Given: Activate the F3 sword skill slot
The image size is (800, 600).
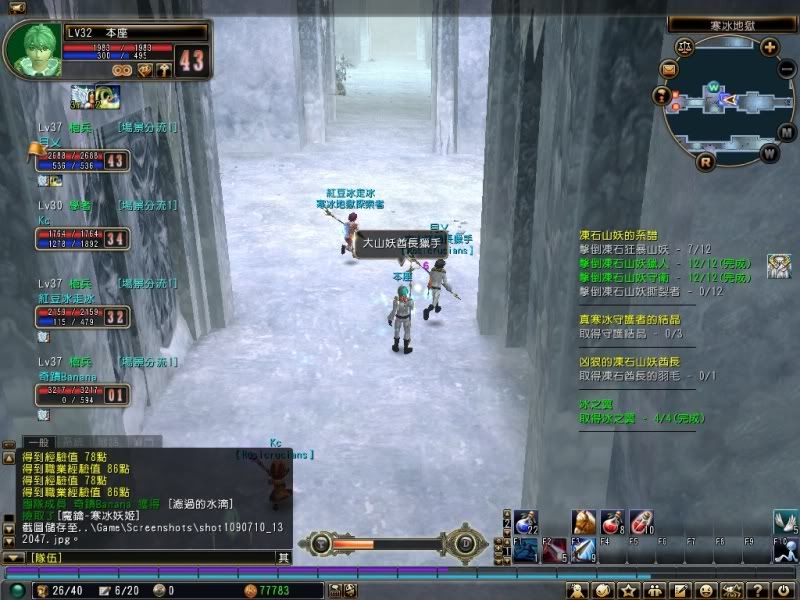Looking at the screenshot, I should click(583, 549).
